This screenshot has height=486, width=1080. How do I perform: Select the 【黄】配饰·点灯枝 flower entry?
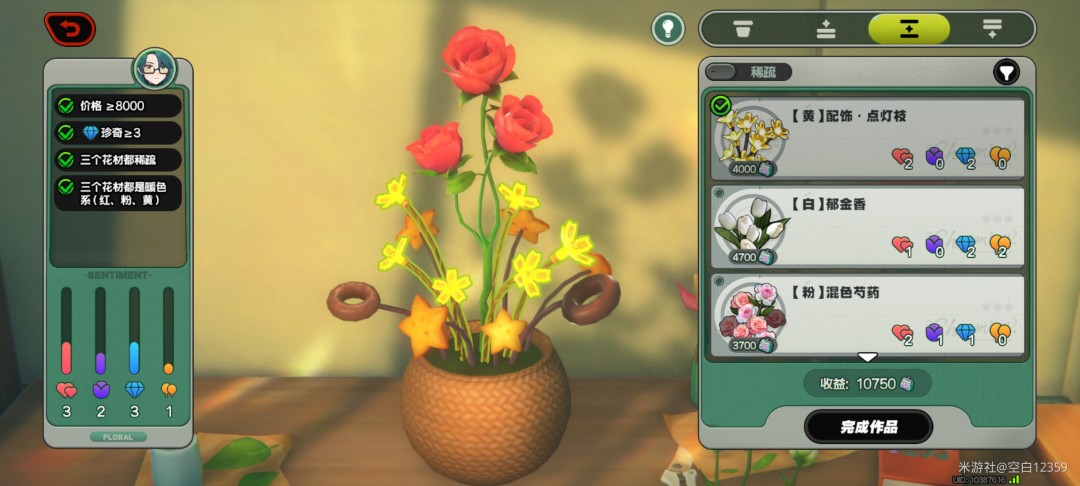867,138
